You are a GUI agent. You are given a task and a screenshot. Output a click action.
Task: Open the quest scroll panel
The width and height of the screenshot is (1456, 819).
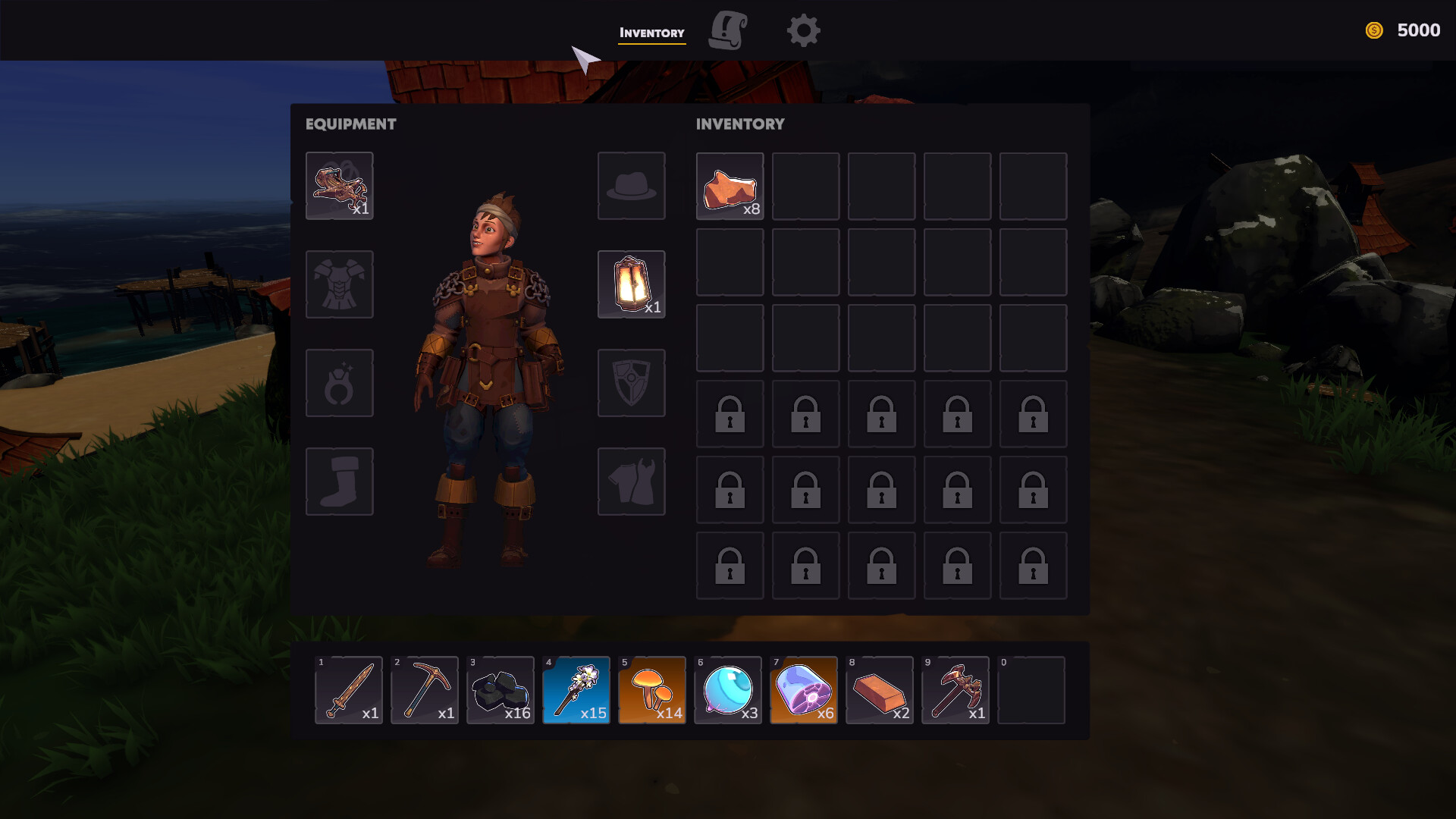click(727, 30)
